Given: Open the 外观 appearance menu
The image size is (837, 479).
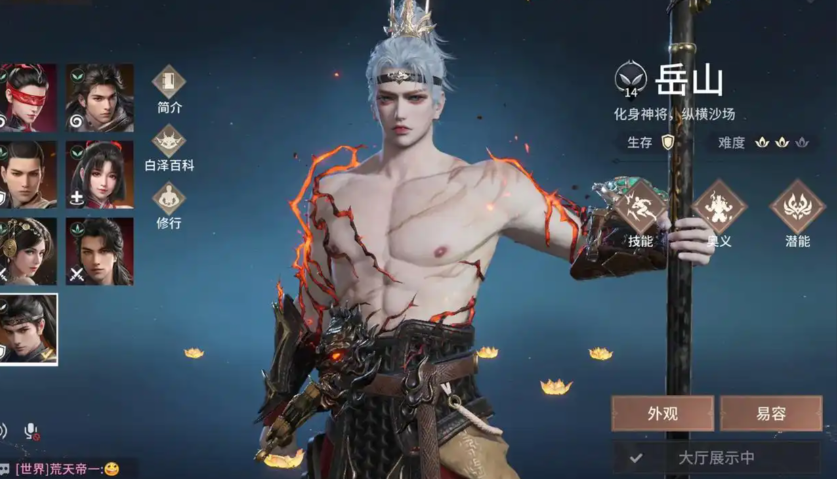Looking at the screenshot, I should click(x=662, y=413).
